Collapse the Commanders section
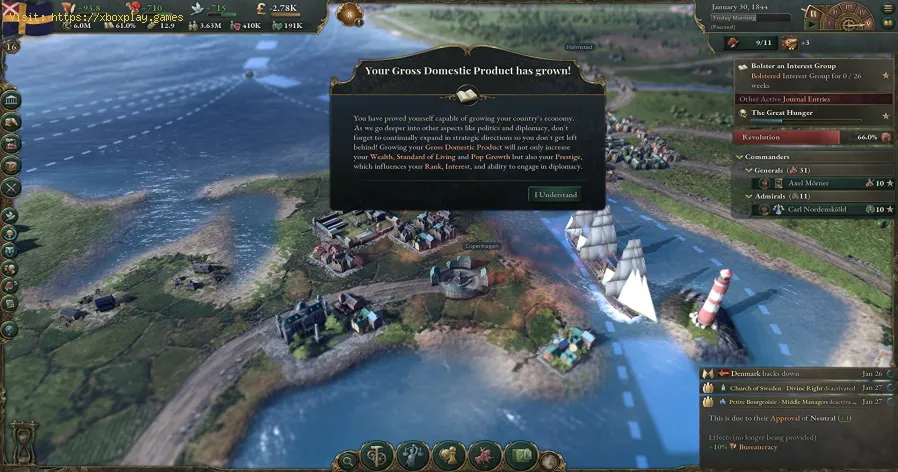The height and width of the screenshot is (472, 898). tap(740, 157)
